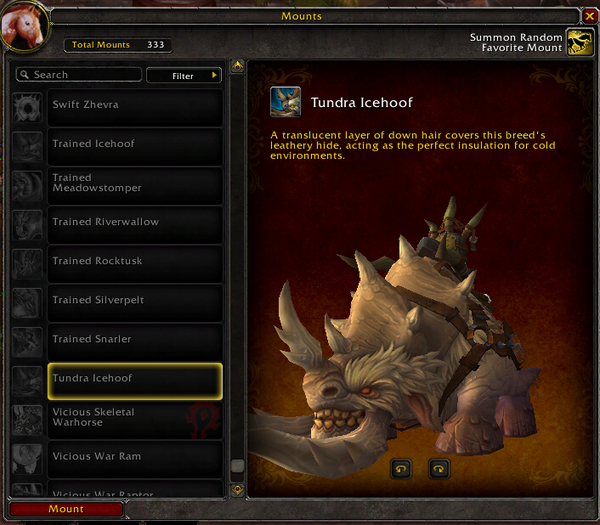600x525 pixels.
Task: Close the Mounts window
Action: (x=589, y=16)
